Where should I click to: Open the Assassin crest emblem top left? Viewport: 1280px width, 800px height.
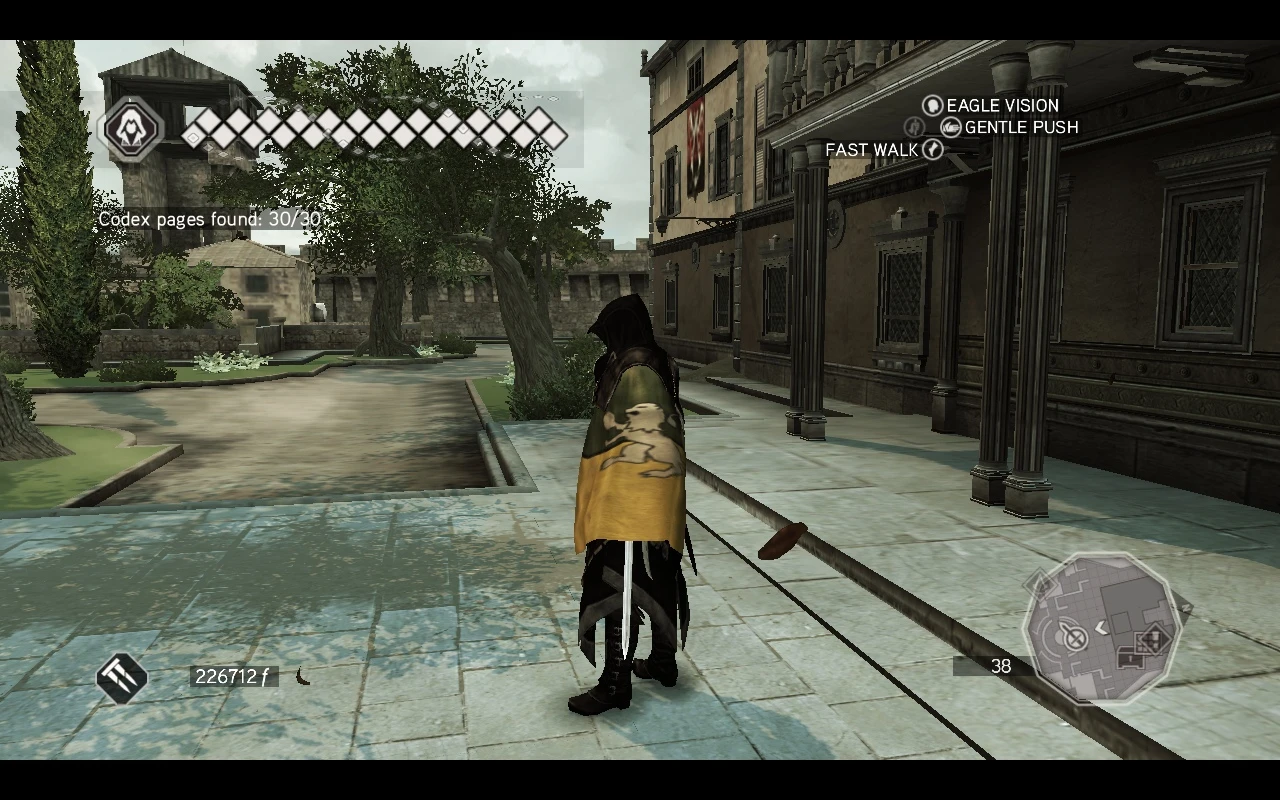coord(131,128)
